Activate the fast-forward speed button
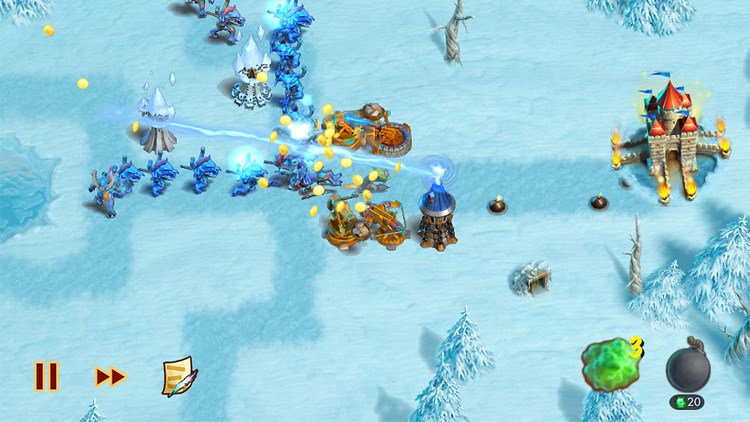The image size is (750, 422). click(x=111, y=377)
